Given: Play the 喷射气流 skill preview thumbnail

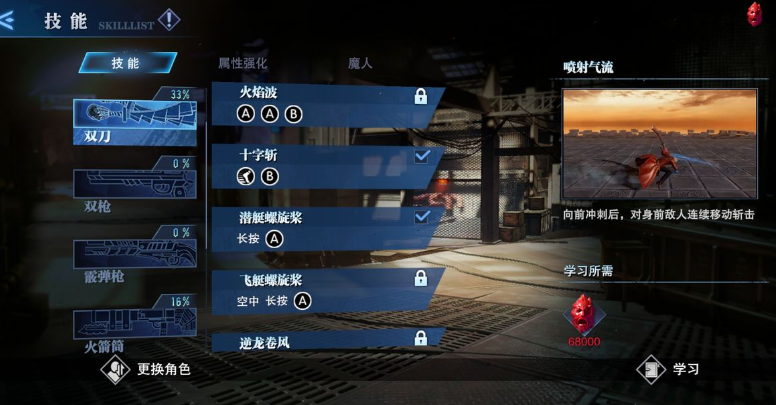Looking at the screenshot, I should click(659, 146).
